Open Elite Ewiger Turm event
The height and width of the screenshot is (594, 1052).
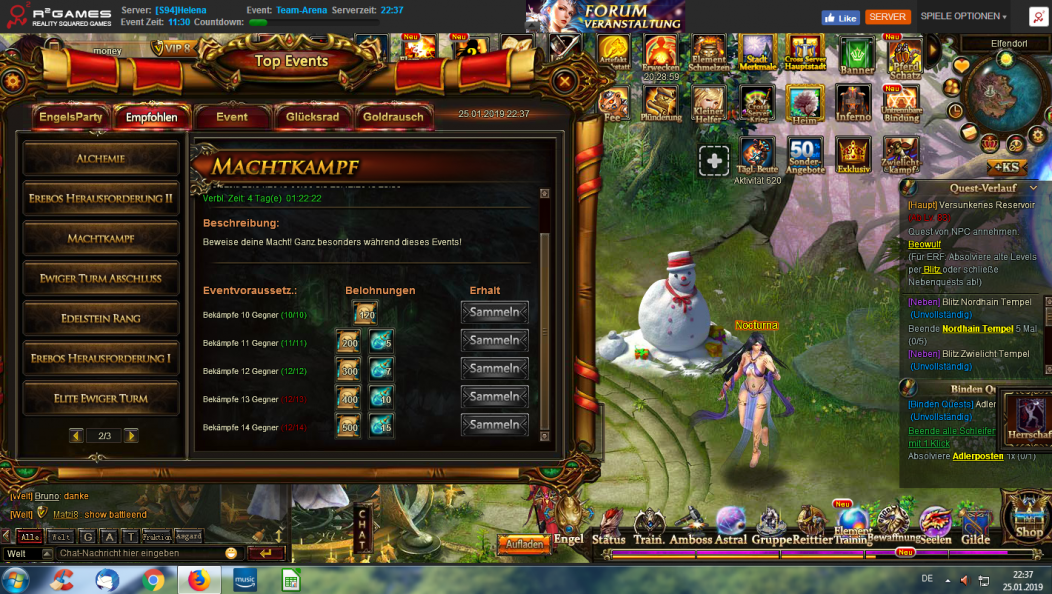point(101,399)
